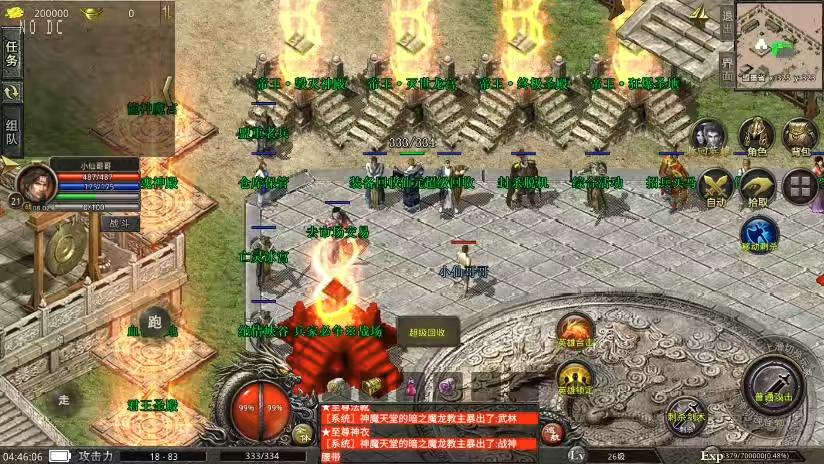824x464 pixels.
Task: Click the 超级回收 super recycle button
Action: click(x=427, y=333)
